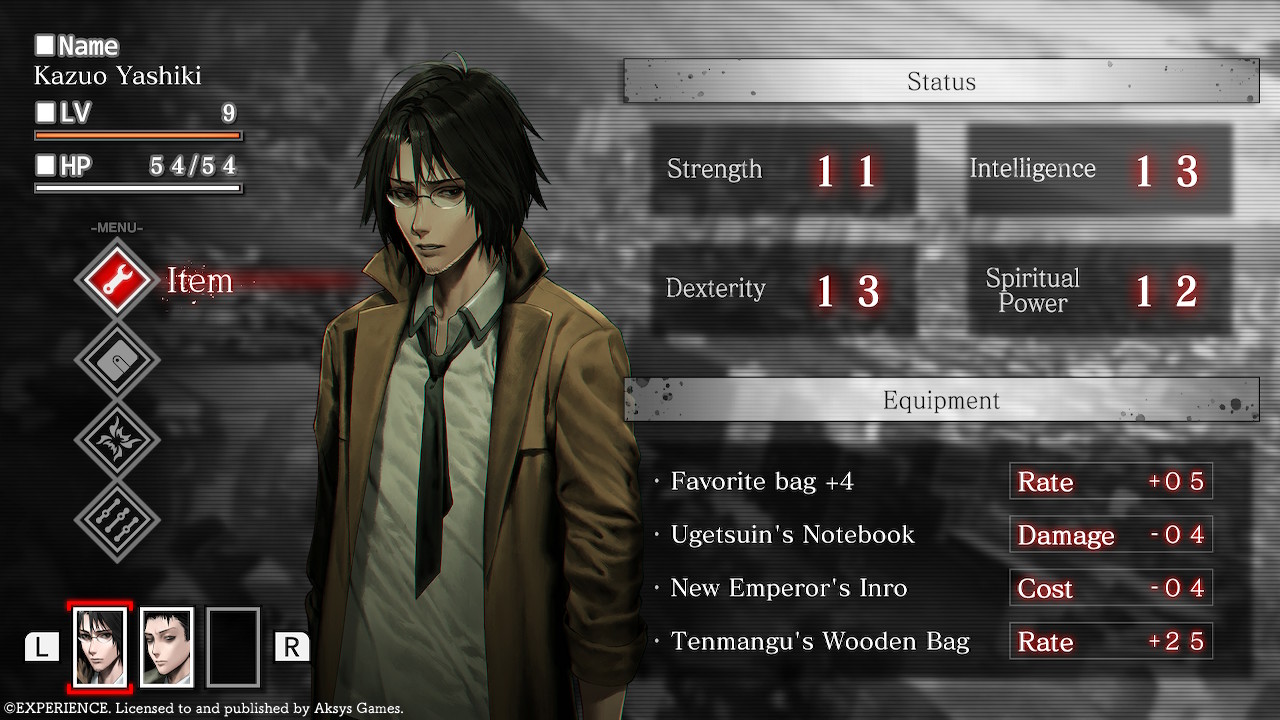Open the sliders settings menu icon
Image resolution: width=1280 pixels, height=720 pixels.
(x=117, y=521)
